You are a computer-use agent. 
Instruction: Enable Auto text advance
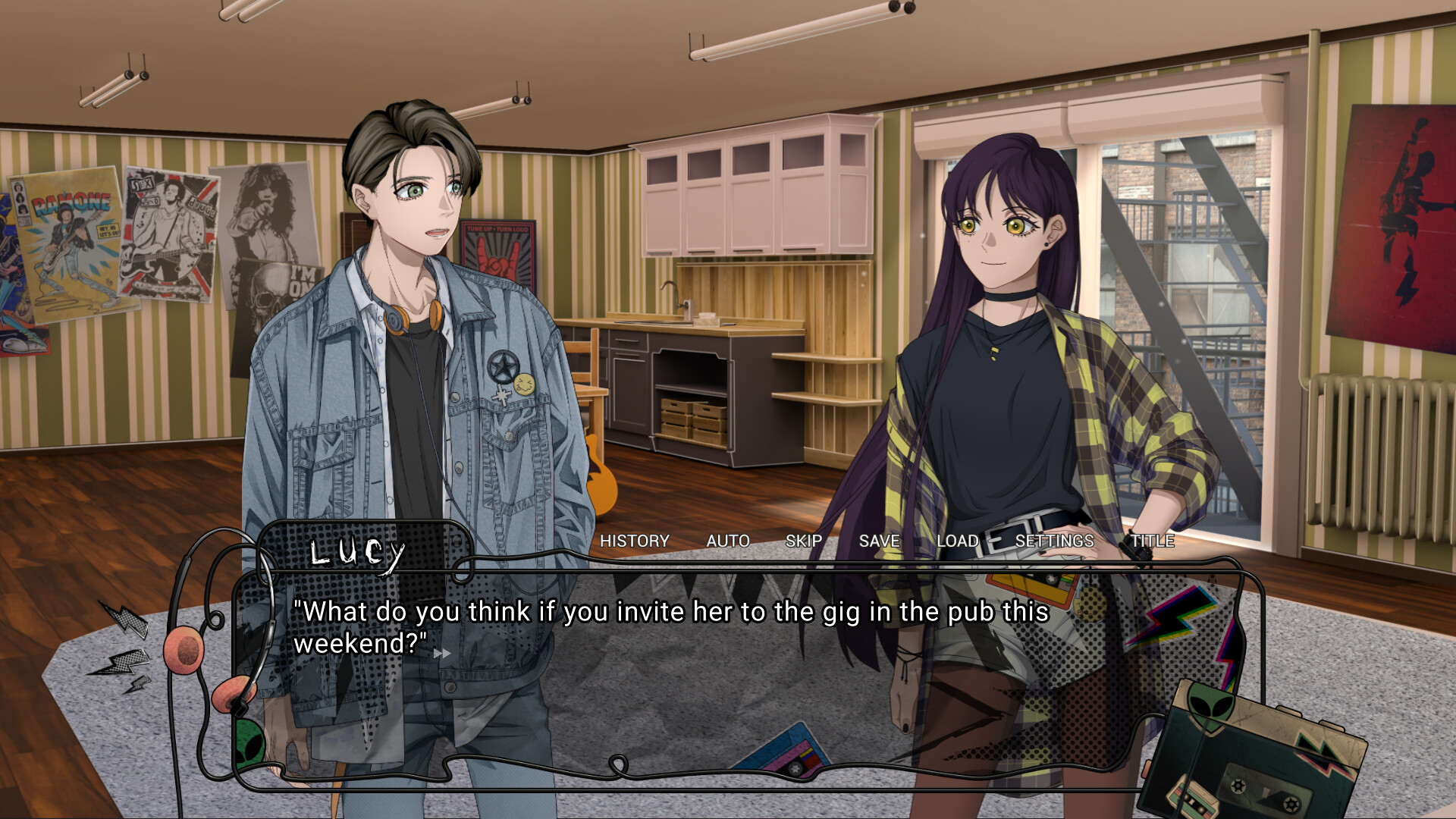coord(728,541)
